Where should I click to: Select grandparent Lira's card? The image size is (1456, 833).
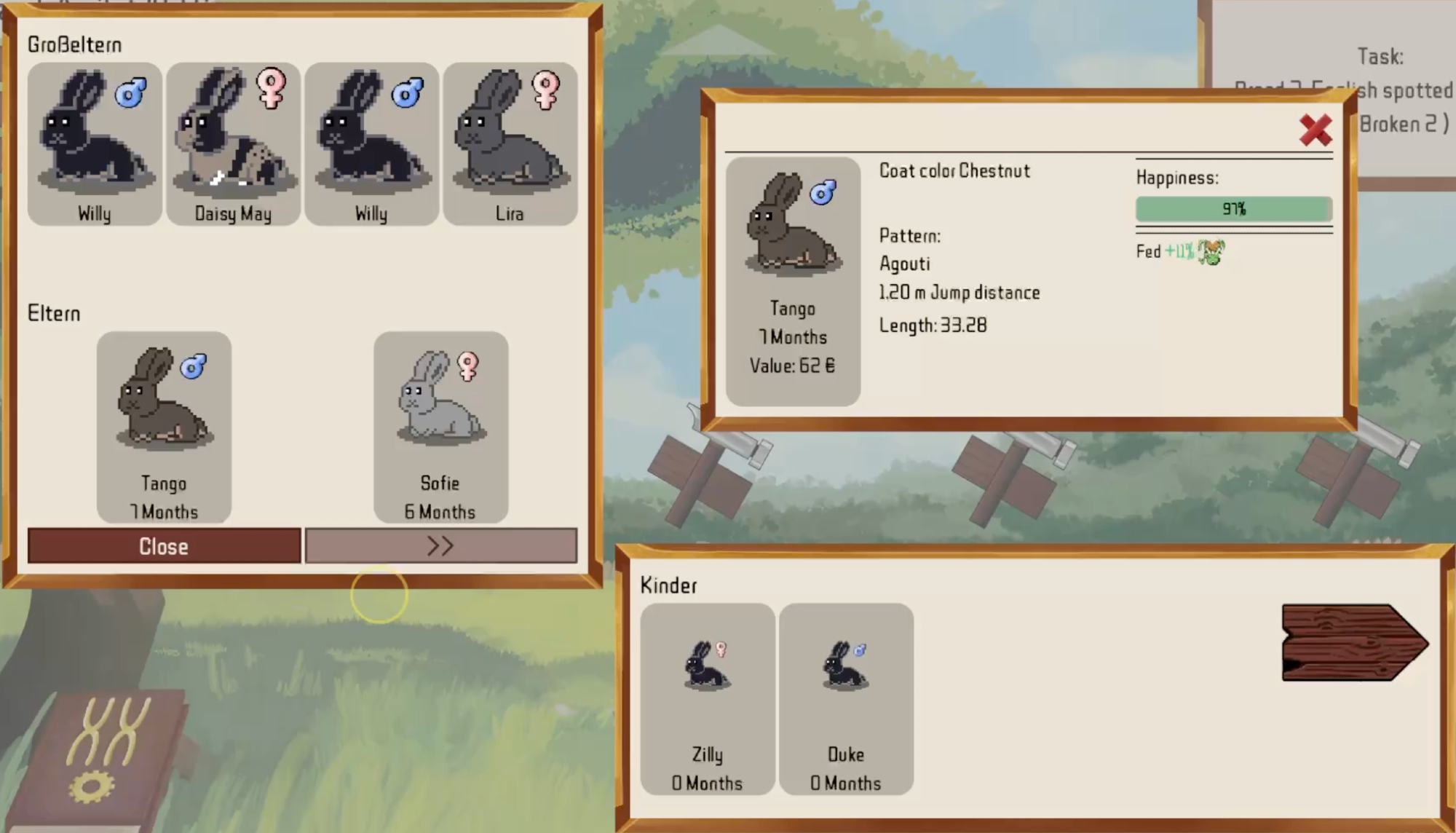(510, 143)
